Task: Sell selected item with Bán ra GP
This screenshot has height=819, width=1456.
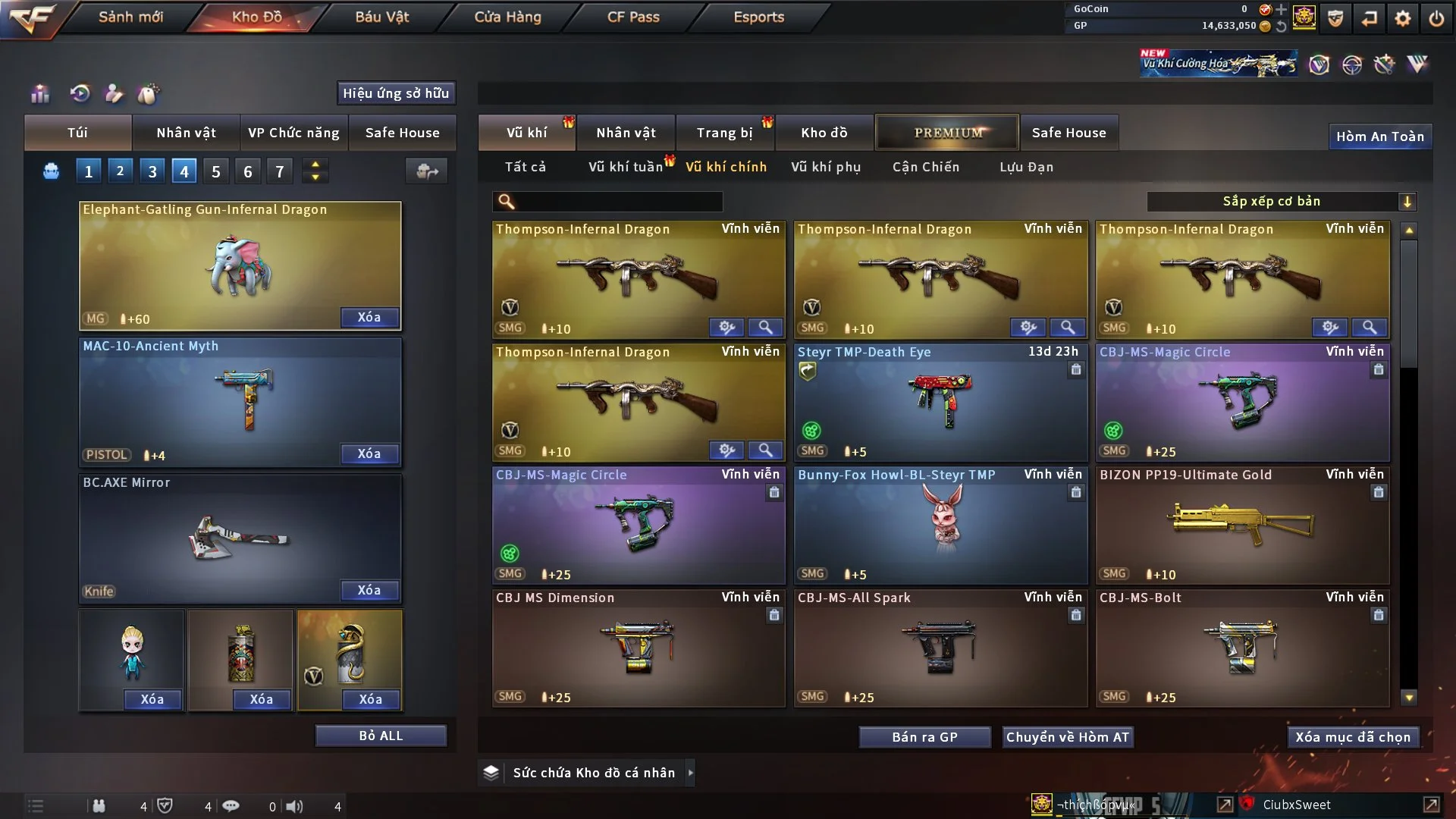Action: point(924,737)
